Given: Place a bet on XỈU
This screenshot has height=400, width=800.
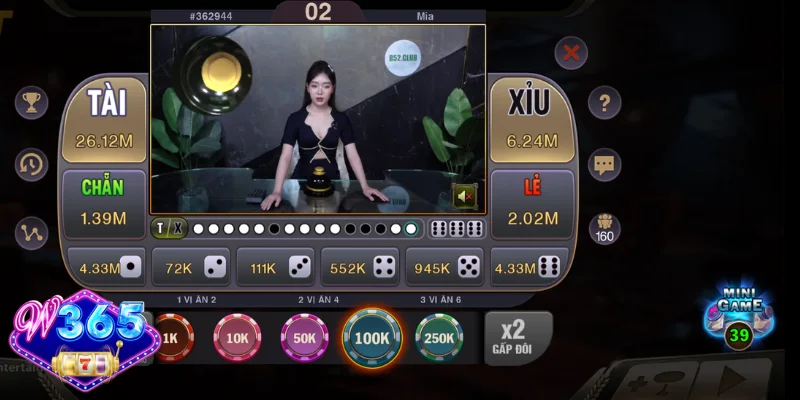Looking at the screenshot, I should pyautogui.click(x=532, y=120).
